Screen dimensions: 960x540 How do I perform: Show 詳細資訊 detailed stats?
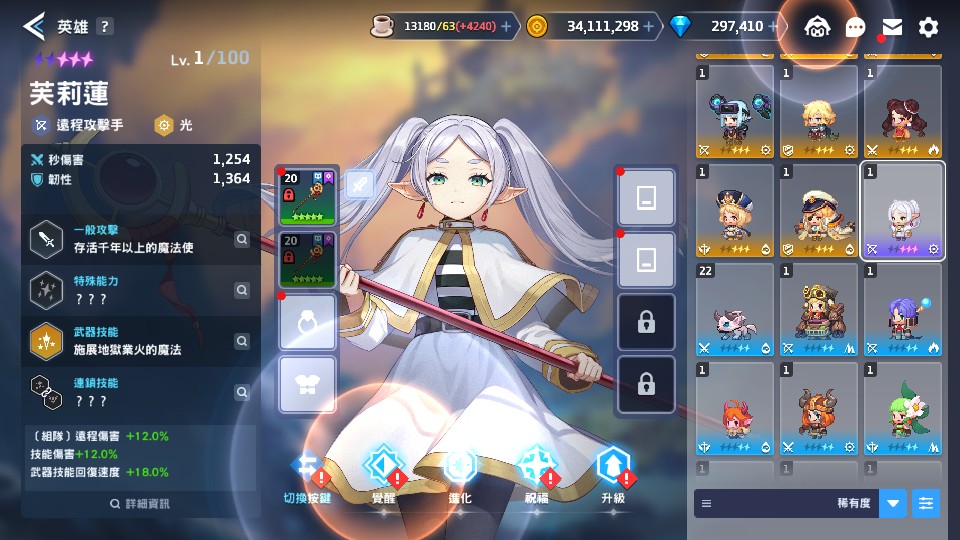coord(140,503)
